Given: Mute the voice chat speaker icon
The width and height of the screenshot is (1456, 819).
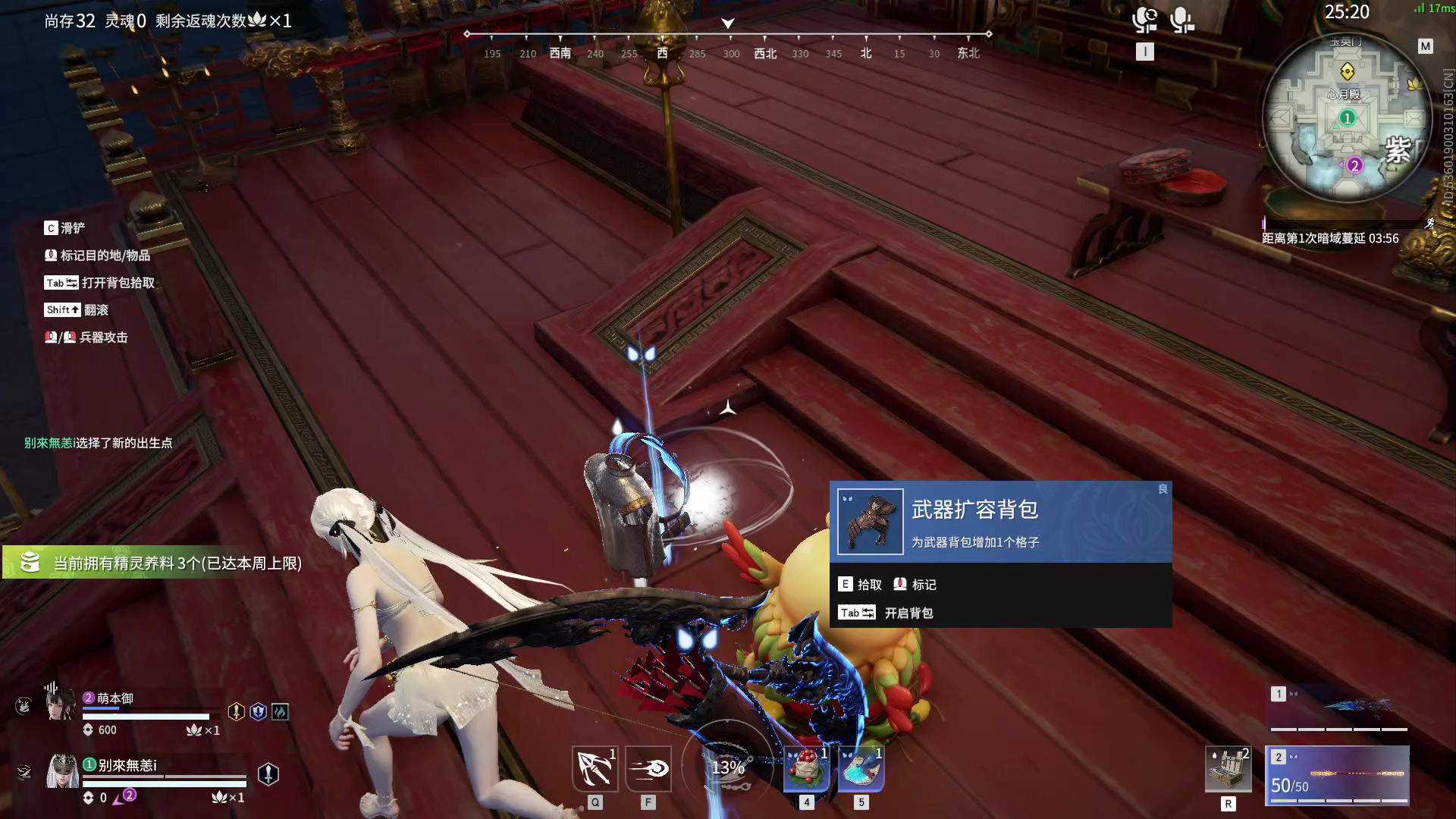Looking at the screenshot, I should [1145, 21].
